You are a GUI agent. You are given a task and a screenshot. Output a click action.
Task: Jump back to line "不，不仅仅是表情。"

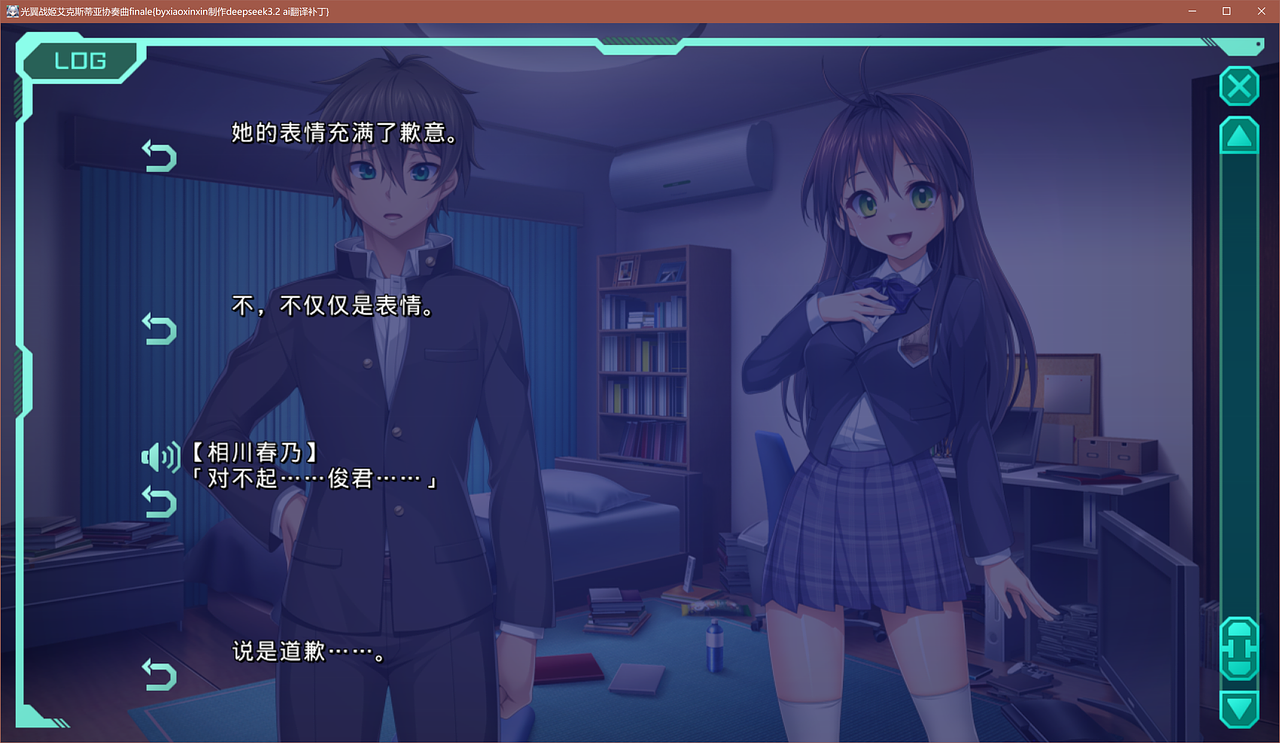tap(159, 328)
